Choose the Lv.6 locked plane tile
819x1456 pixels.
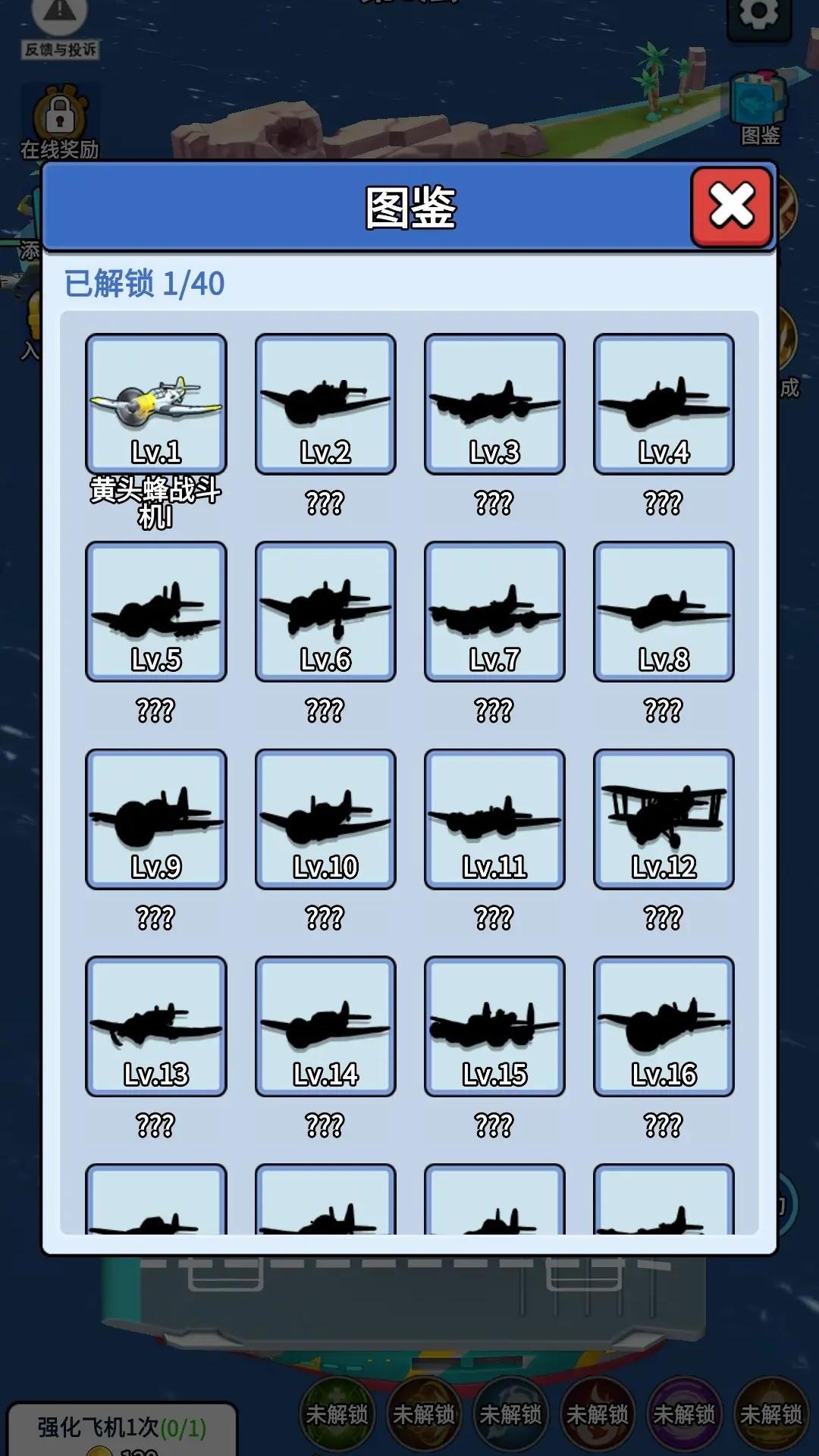pos(325,611)
